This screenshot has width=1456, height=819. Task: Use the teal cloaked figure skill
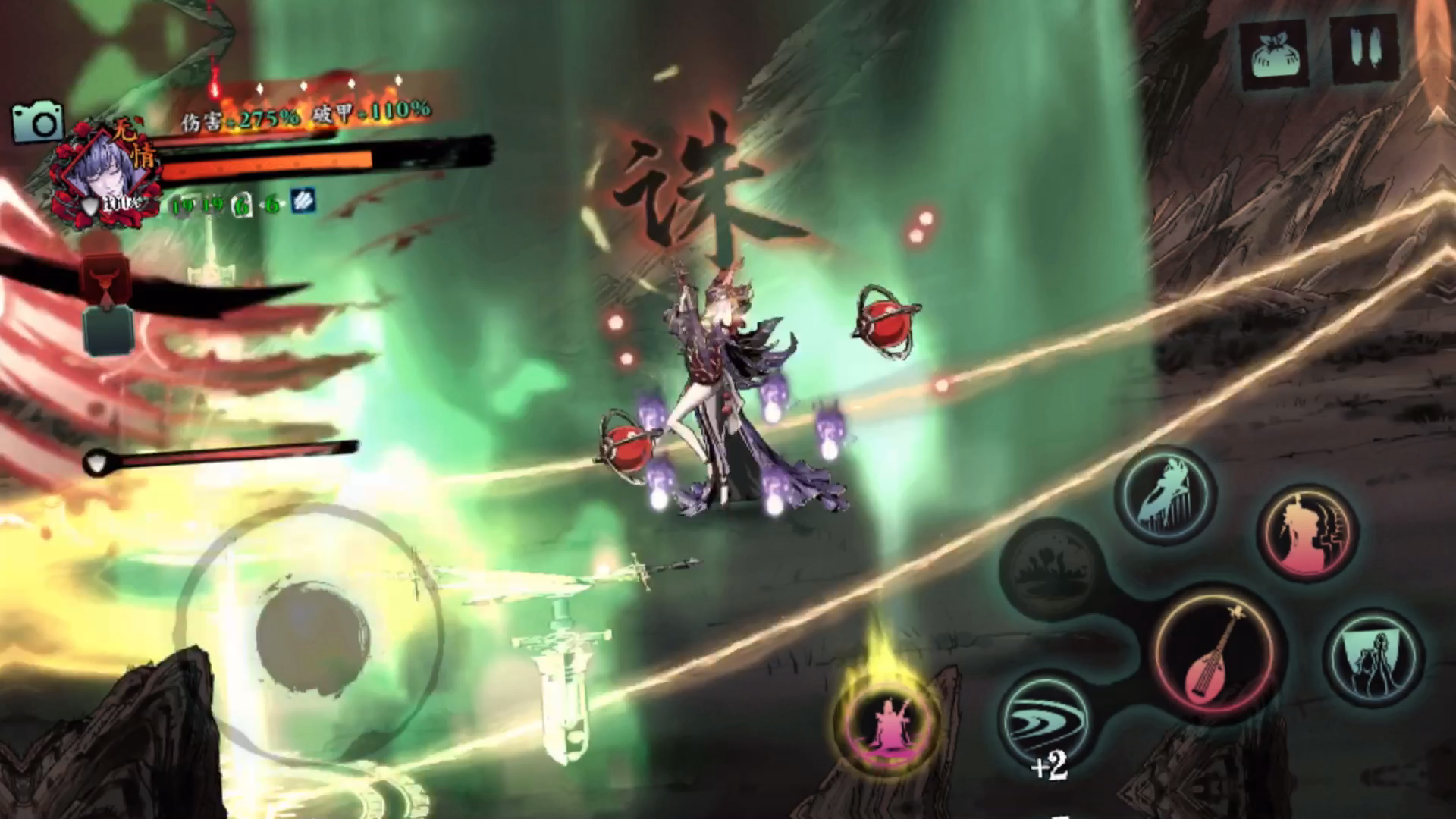click(x=1373, y=656)
